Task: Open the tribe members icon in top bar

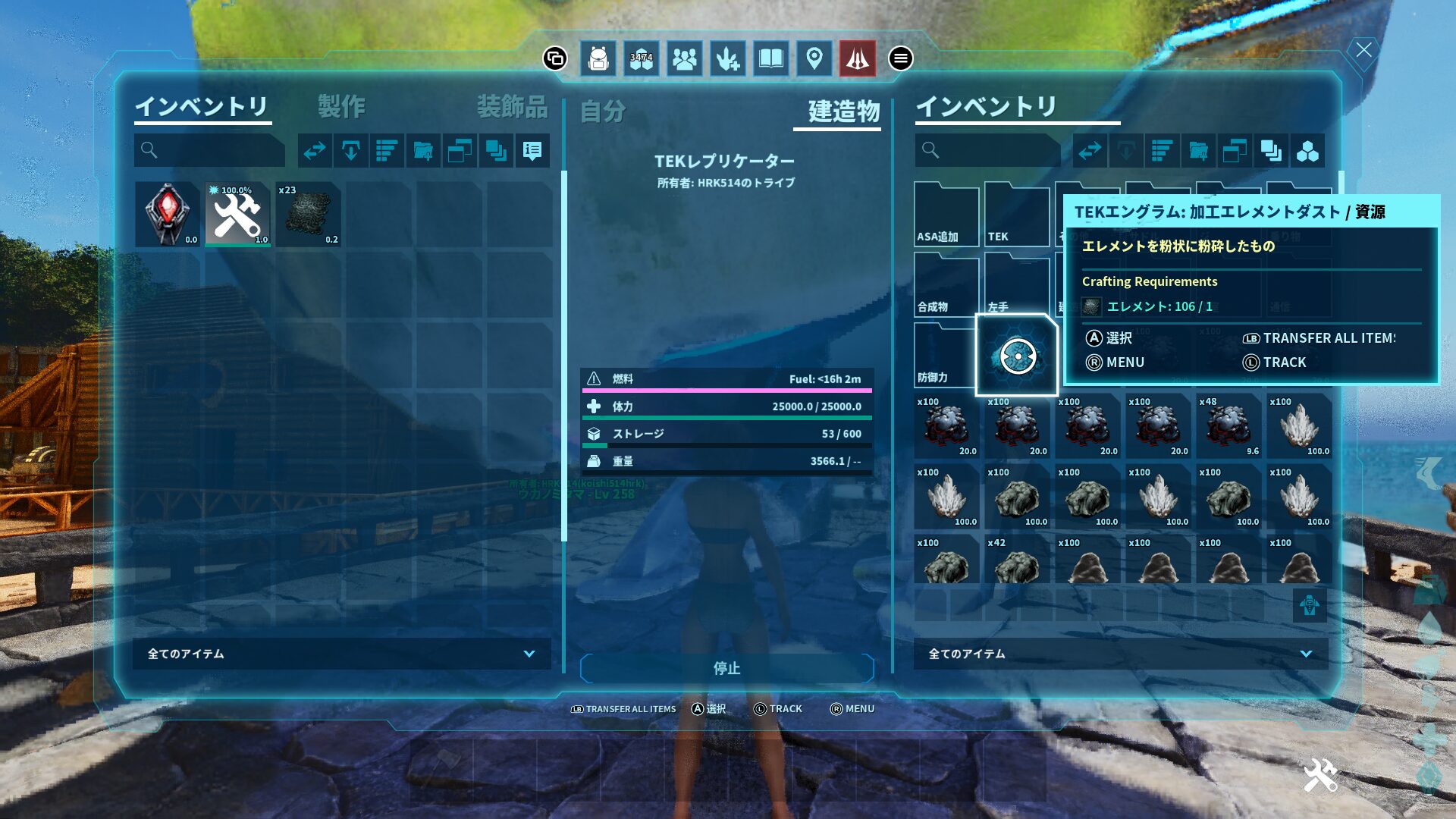Action: coord(684,58)
